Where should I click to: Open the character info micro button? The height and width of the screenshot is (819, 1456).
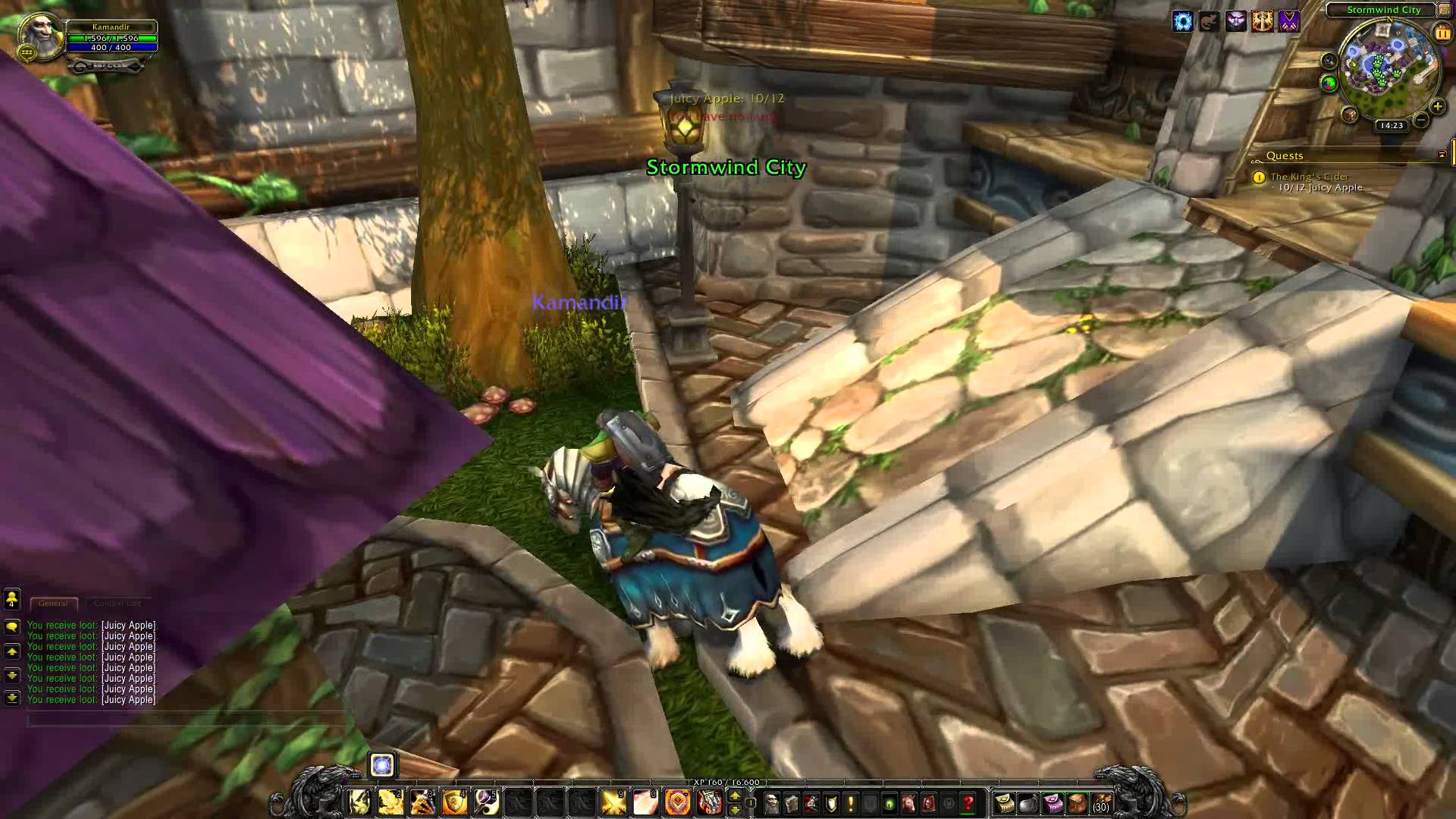tap(771, 802)
